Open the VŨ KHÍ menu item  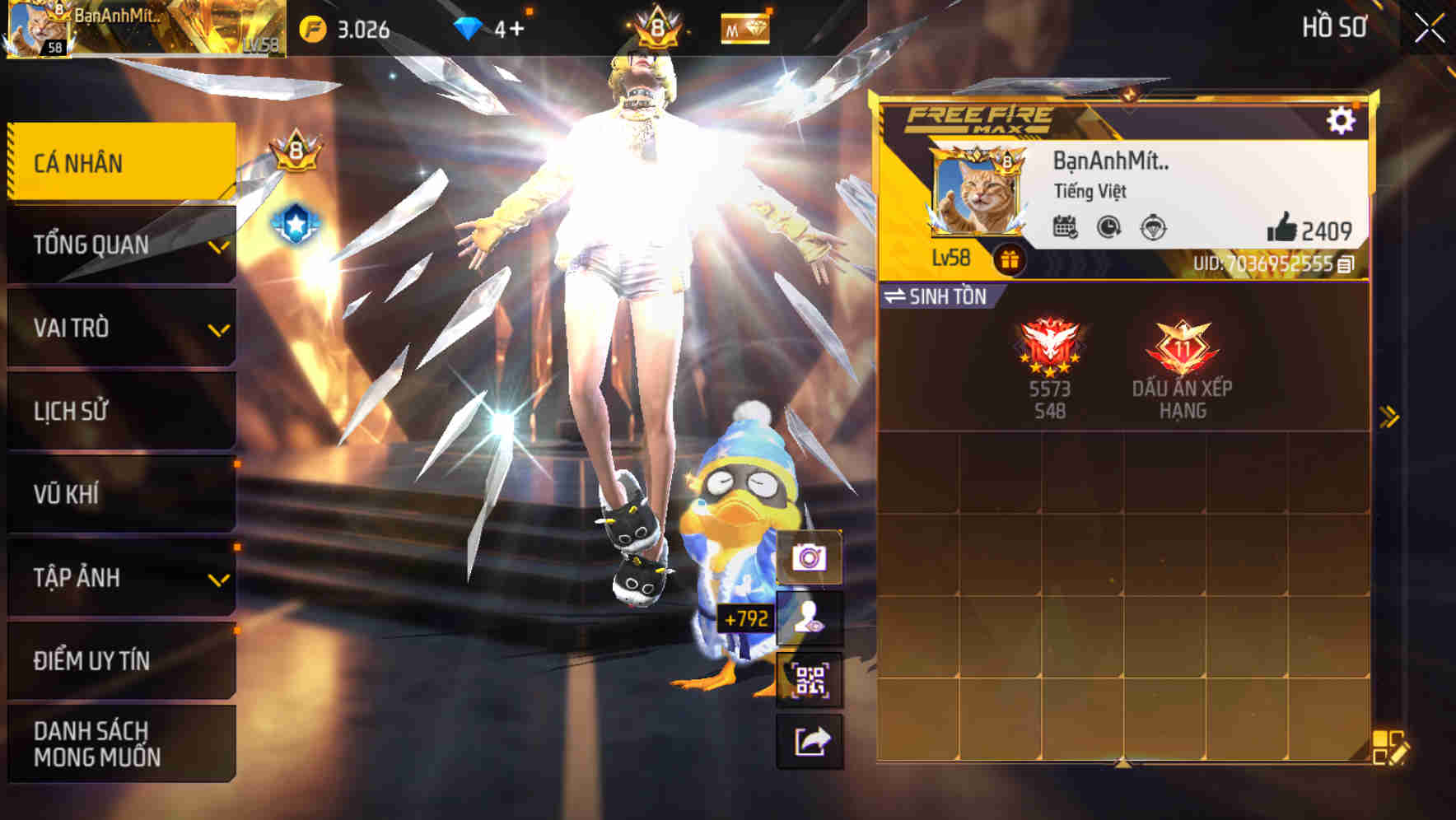121,494
